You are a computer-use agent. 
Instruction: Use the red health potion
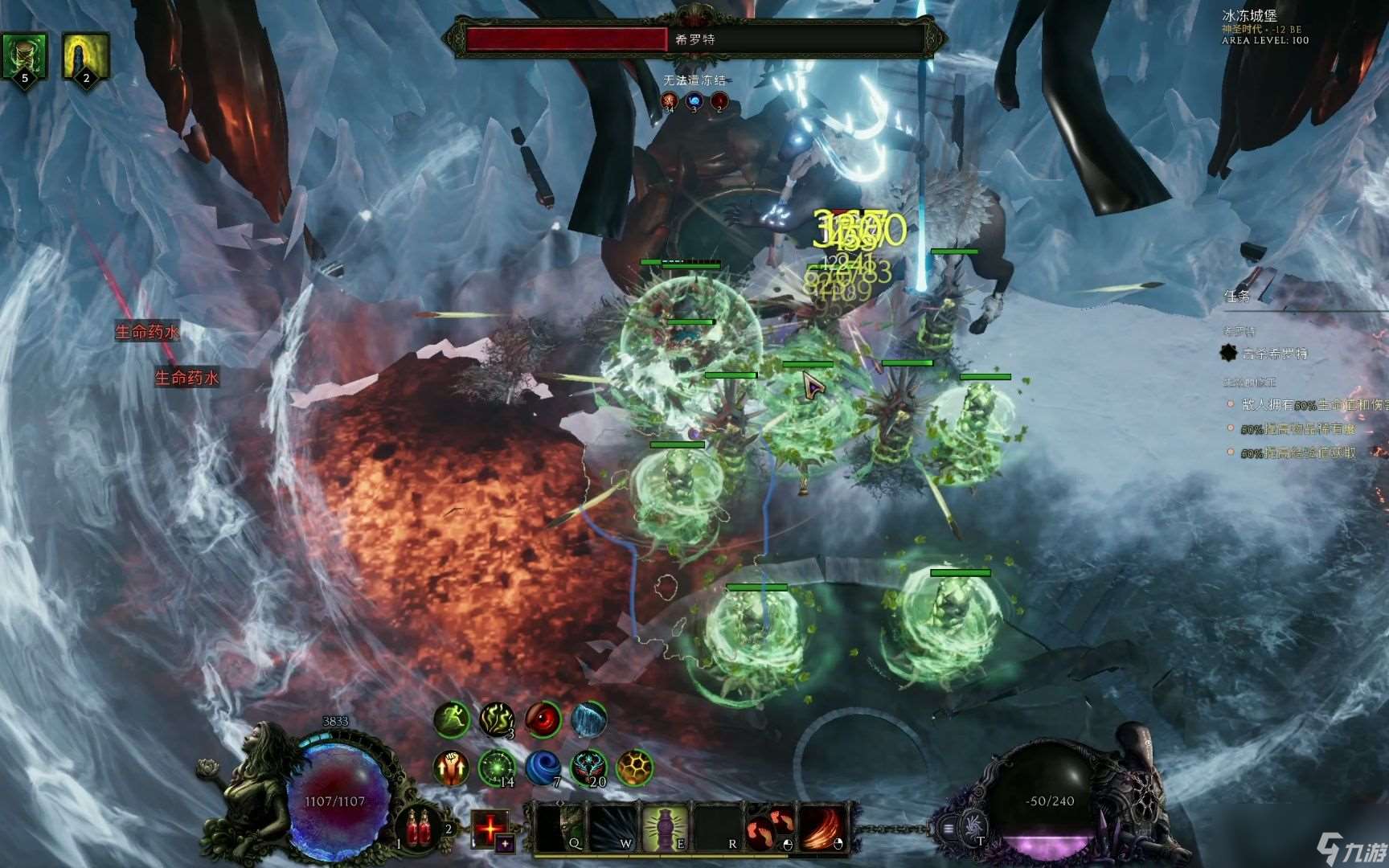coord(419,828)
